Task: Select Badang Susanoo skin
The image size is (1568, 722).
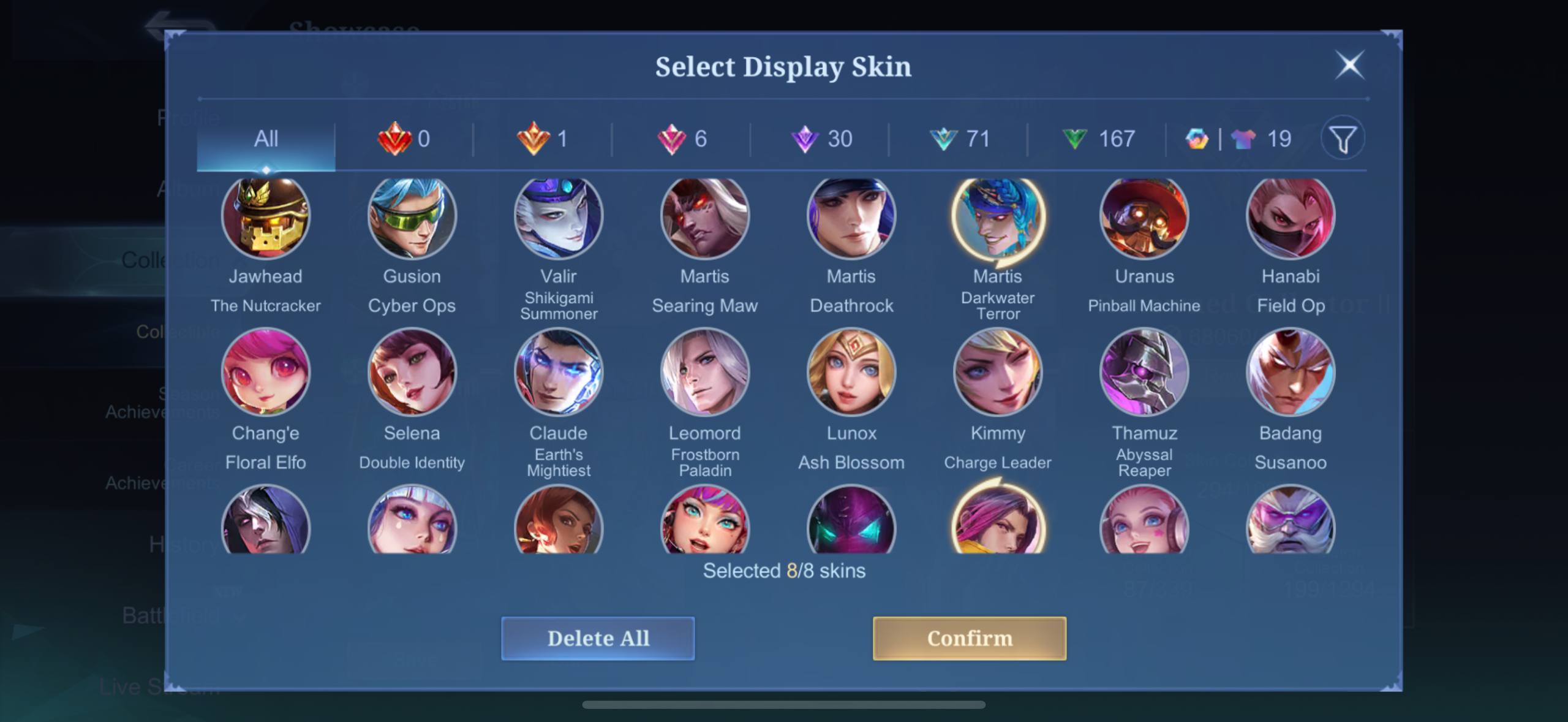Action: [x=1291, y=371]
